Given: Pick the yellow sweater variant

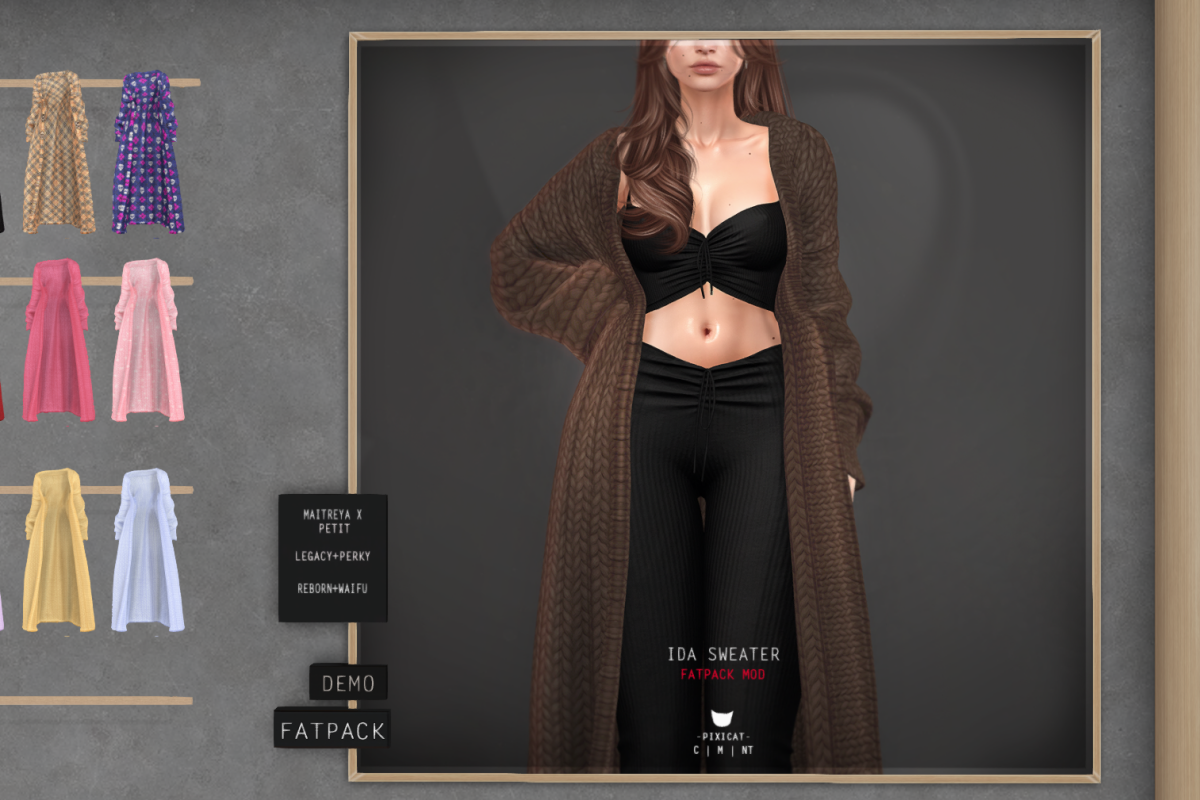Looking at the screenshot, I should (x=58, y=550).
